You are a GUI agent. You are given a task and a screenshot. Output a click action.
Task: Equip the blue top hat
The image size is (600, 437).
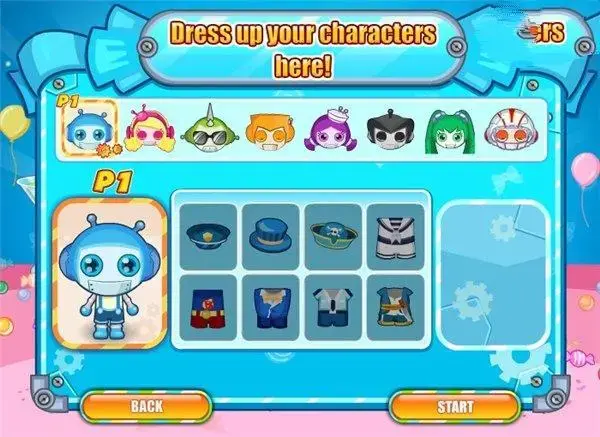coord(272,237)
